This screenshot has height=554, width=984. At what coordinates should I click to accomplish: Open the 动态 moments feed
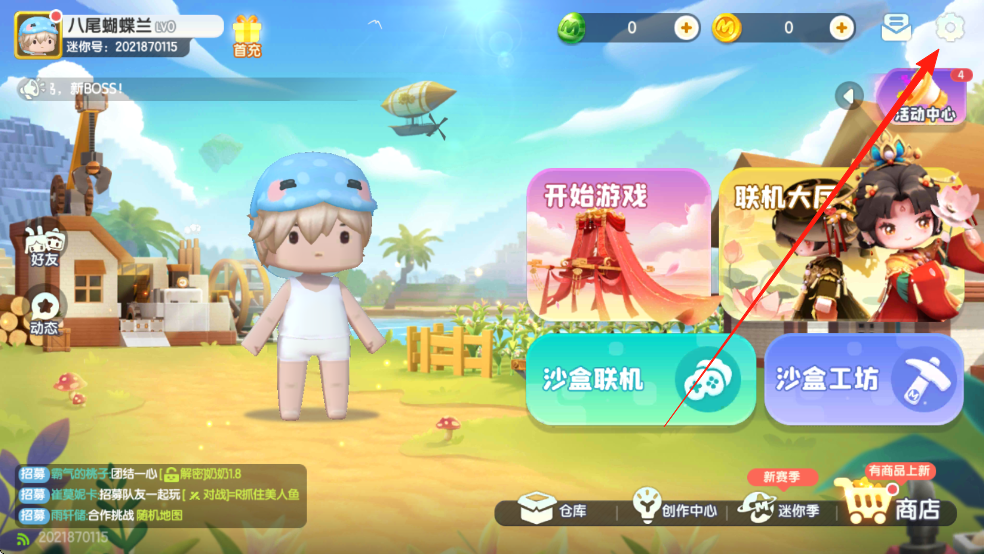click(43, 311)
